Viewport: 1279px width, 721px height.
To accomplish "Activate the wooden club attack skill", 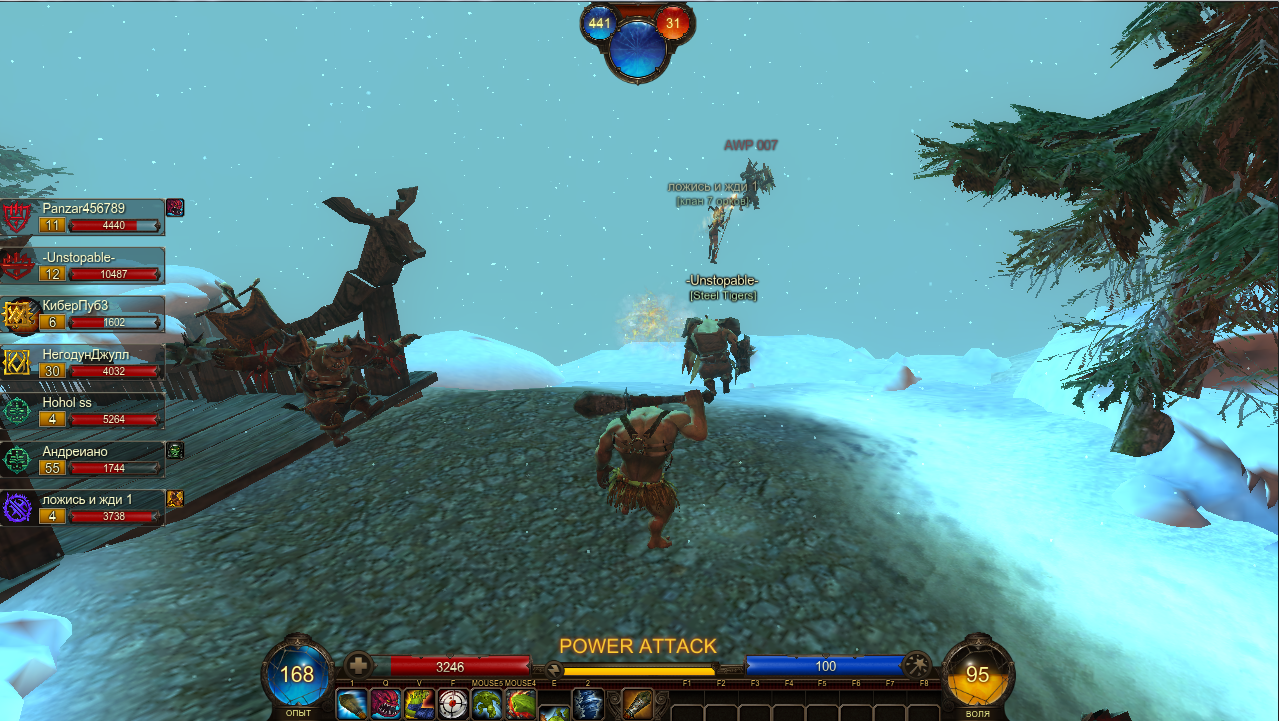I will (x=351, y=704).
